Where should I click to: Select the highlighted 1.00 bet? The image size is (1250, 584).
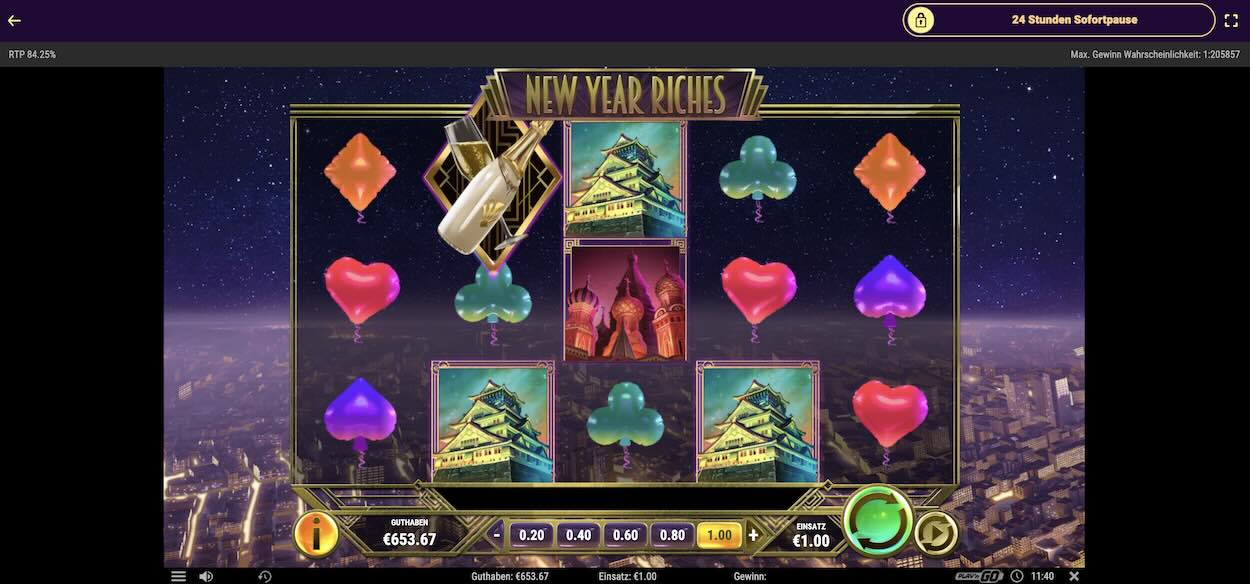pyautogui.click(x=720, y=535)
